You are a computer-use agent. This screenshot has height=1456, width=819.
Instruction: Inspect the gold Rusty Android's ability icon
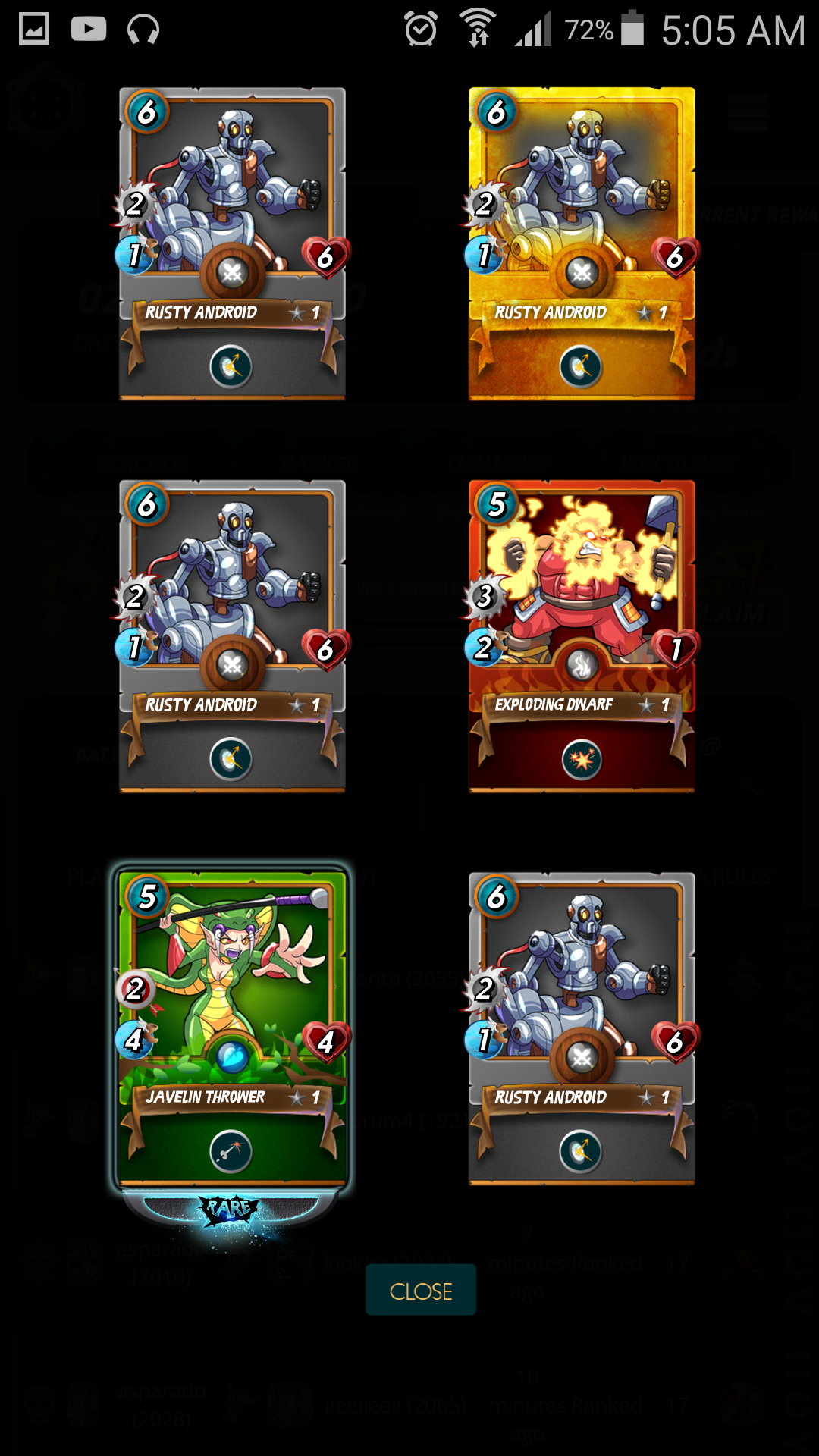(x=581, y=367)
